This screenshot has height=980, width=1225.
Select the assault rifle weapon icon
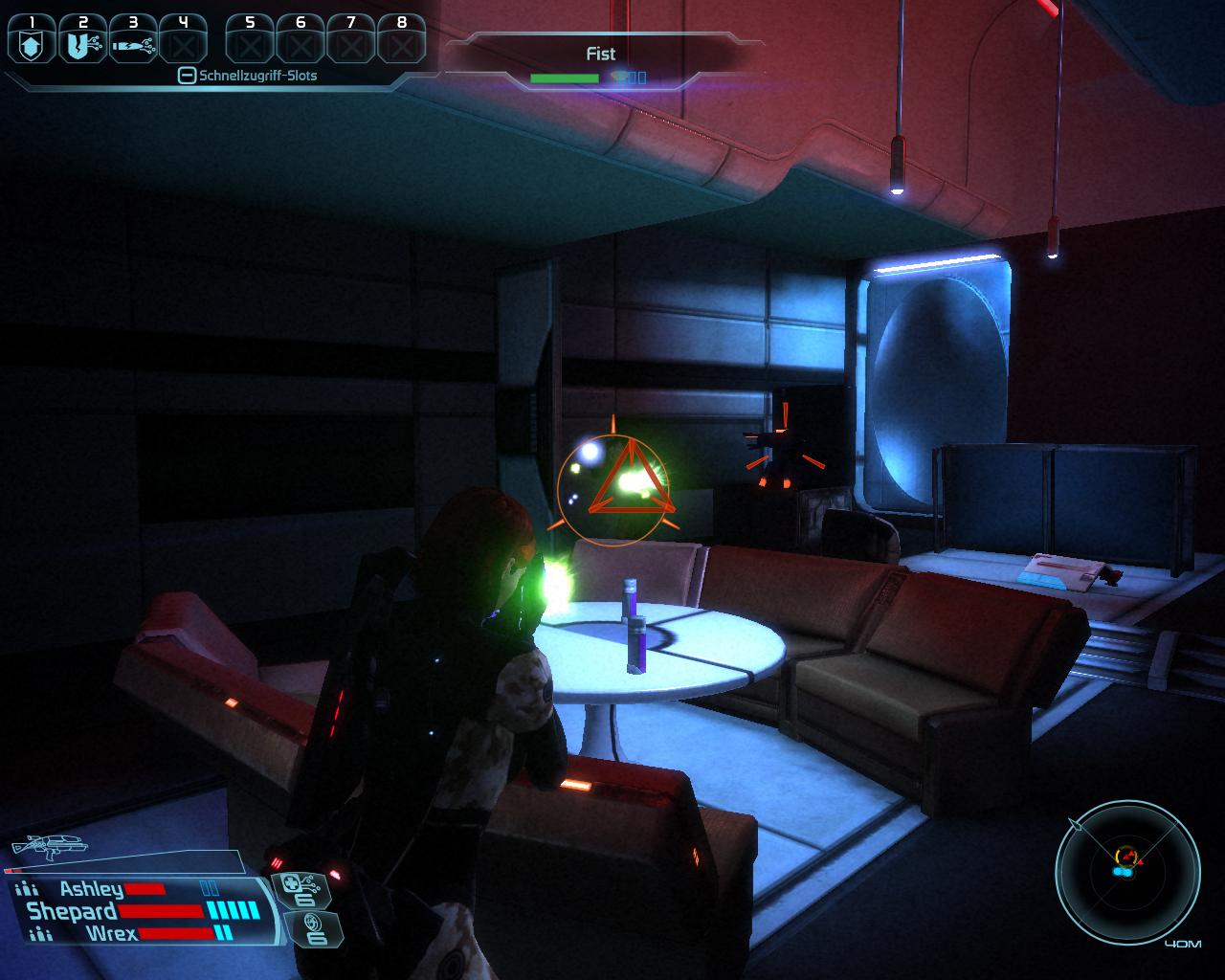click(48, 845)
